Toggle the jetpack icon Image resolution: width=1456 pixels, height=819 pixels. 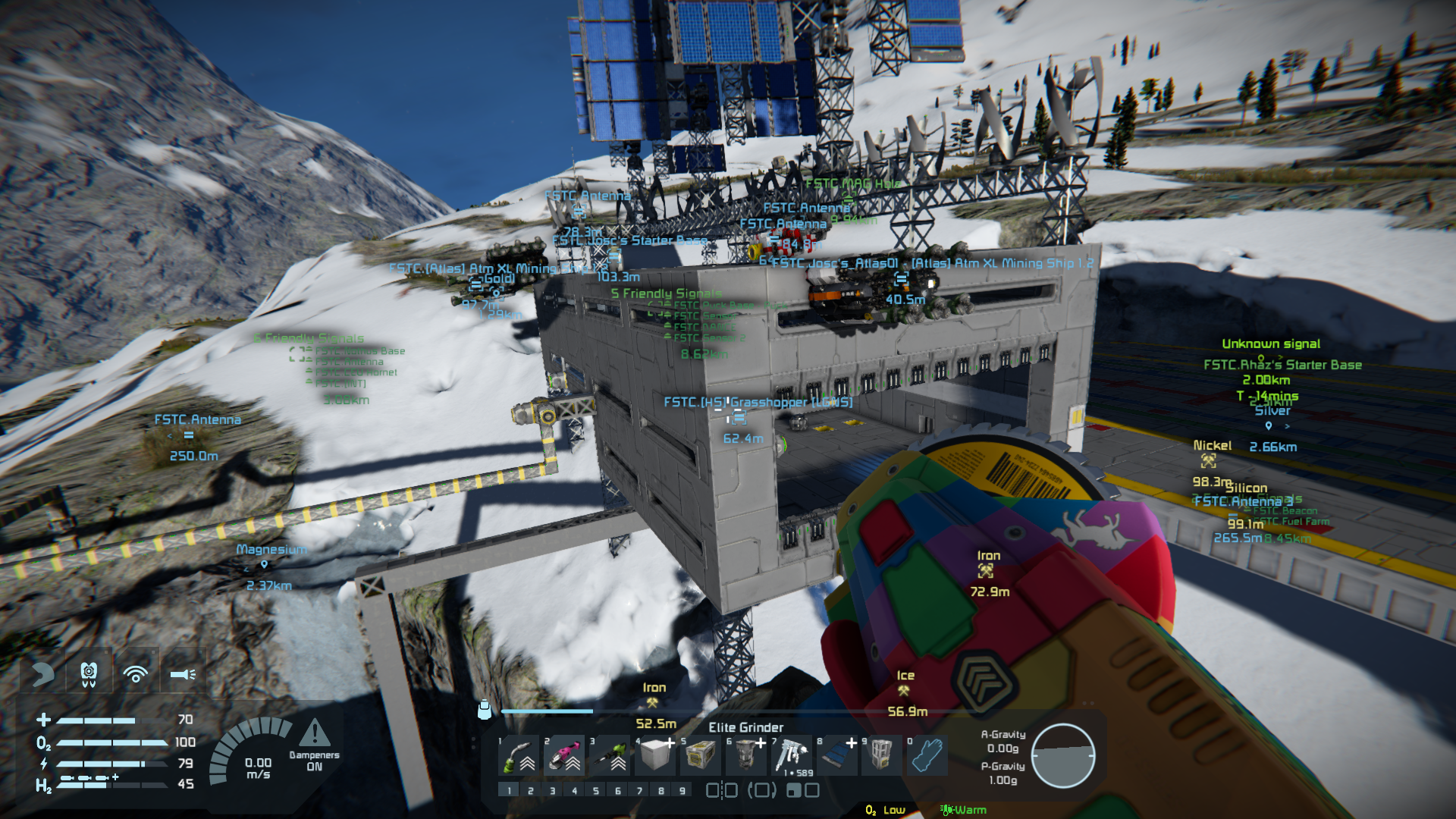[89, 673]
